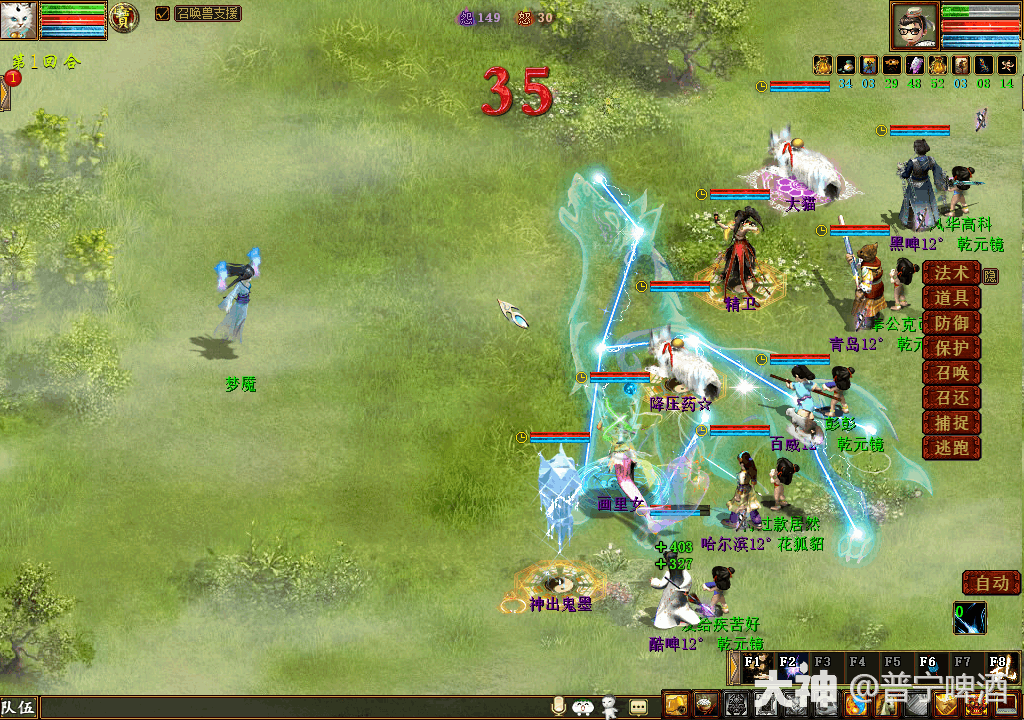
Task: Open the 队伍 team chat channel
Action: [19, 708]
